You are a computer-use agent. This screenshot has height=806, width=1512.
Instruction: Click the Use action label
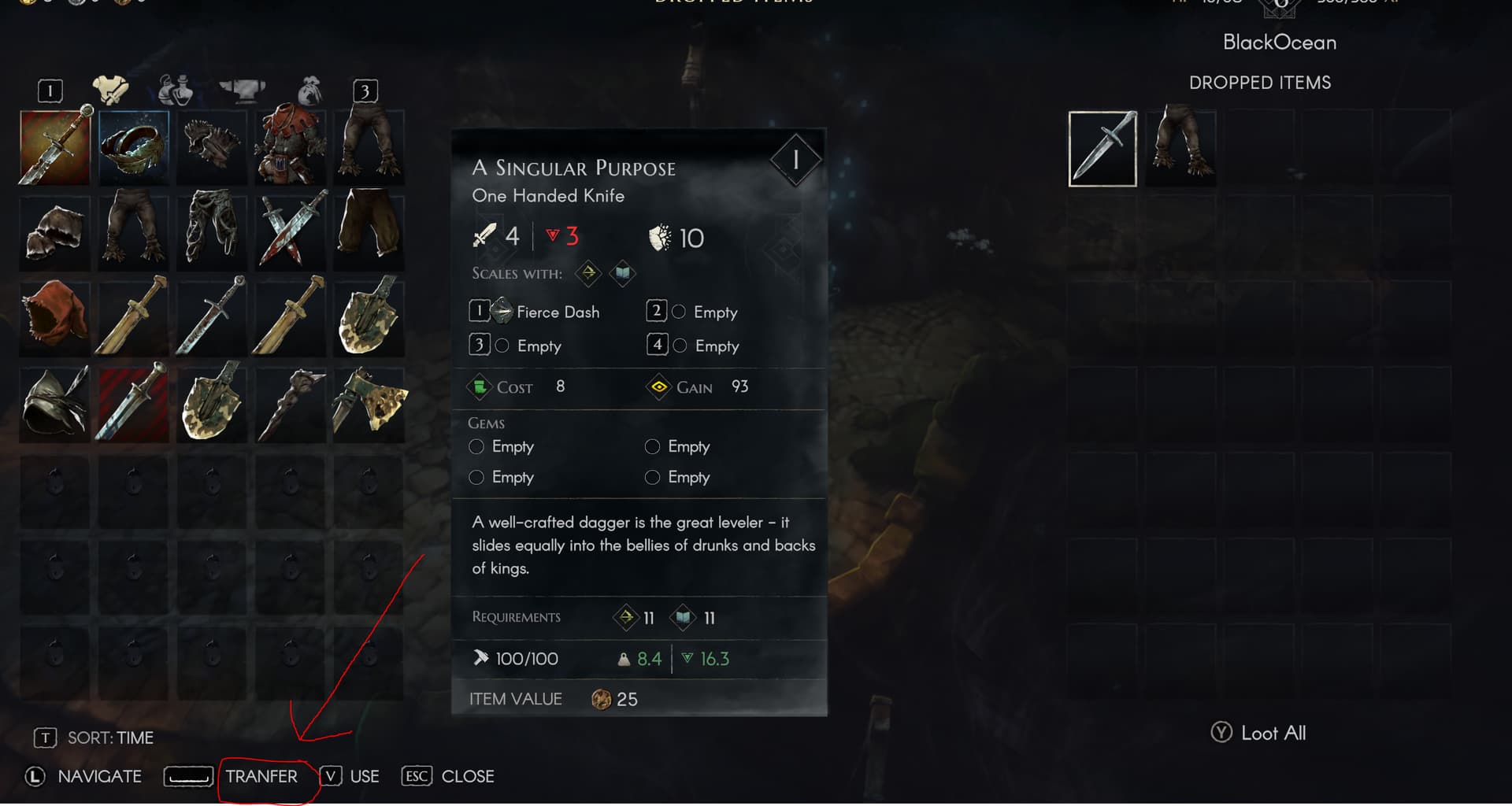[x=364, y=777]
